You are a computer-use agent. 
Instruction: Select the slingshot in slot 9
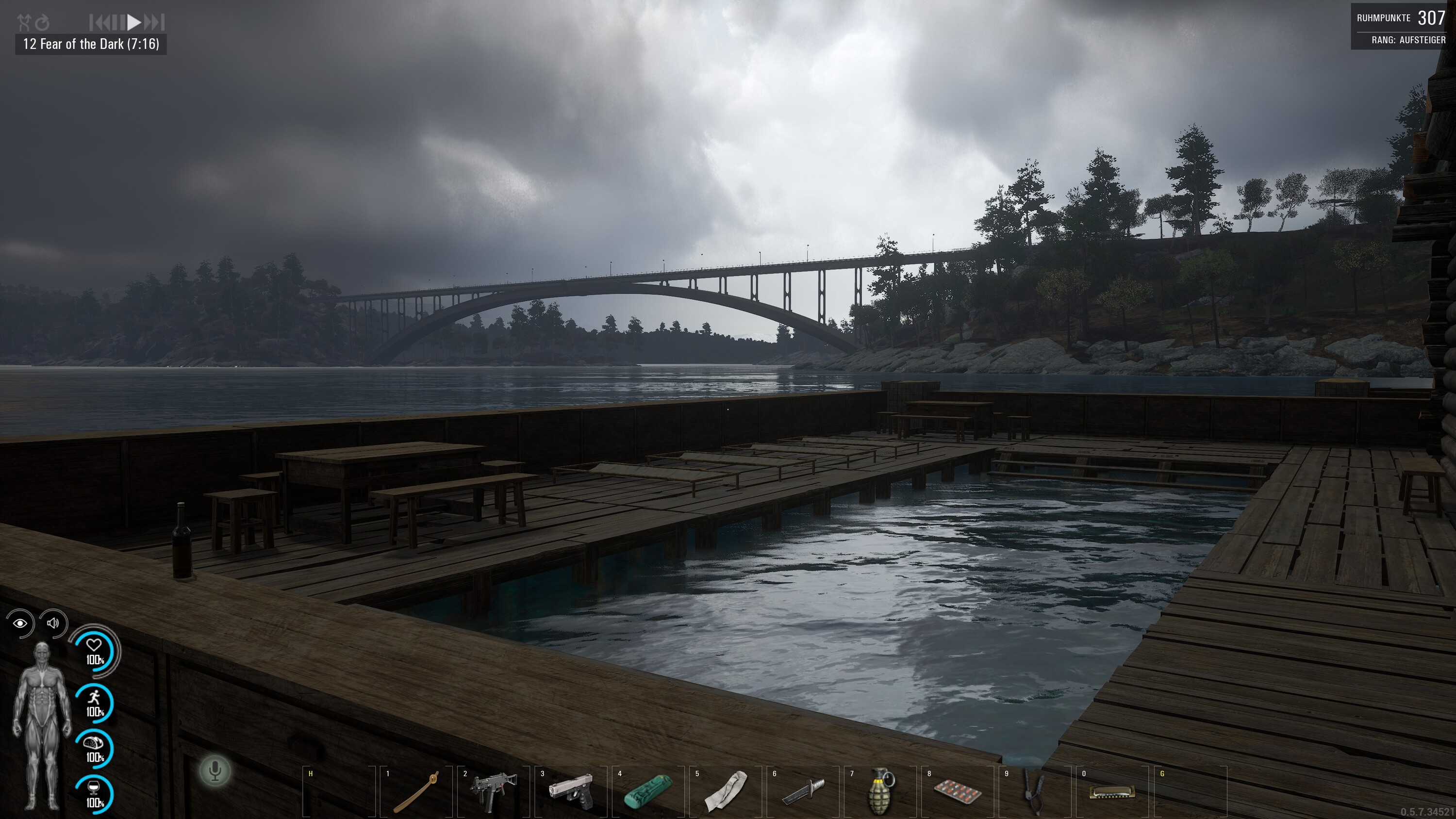[x=1035, y=791]
